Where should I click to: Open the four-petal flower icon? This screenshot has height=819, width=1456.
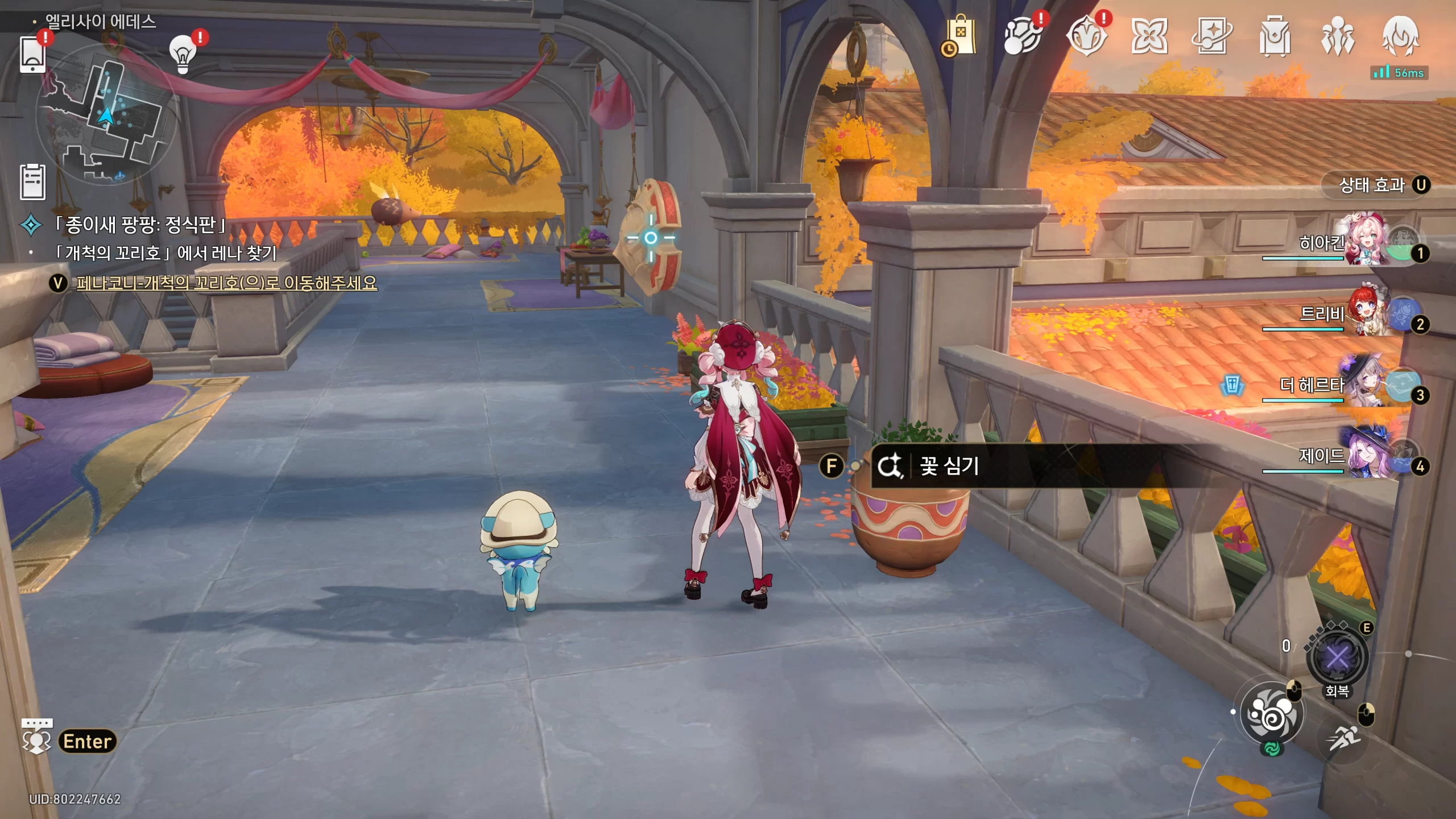(1149, 37)
